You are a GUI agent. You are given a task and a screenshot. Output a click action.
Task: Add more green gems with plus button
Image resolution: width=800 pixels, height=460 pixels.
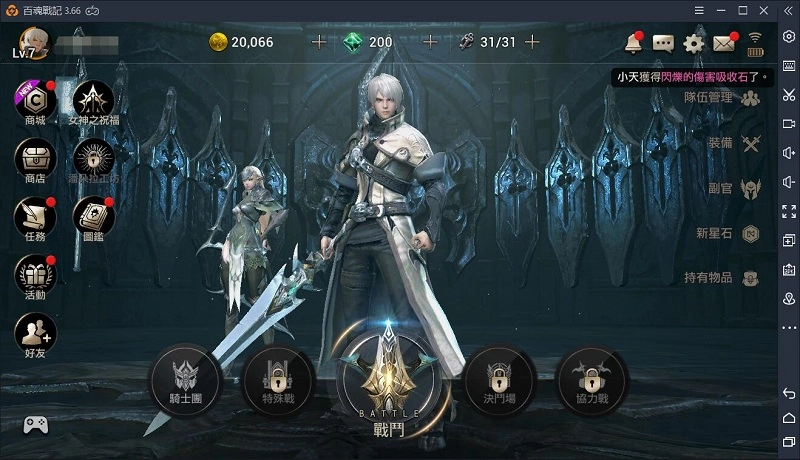[x=431, y=42]
